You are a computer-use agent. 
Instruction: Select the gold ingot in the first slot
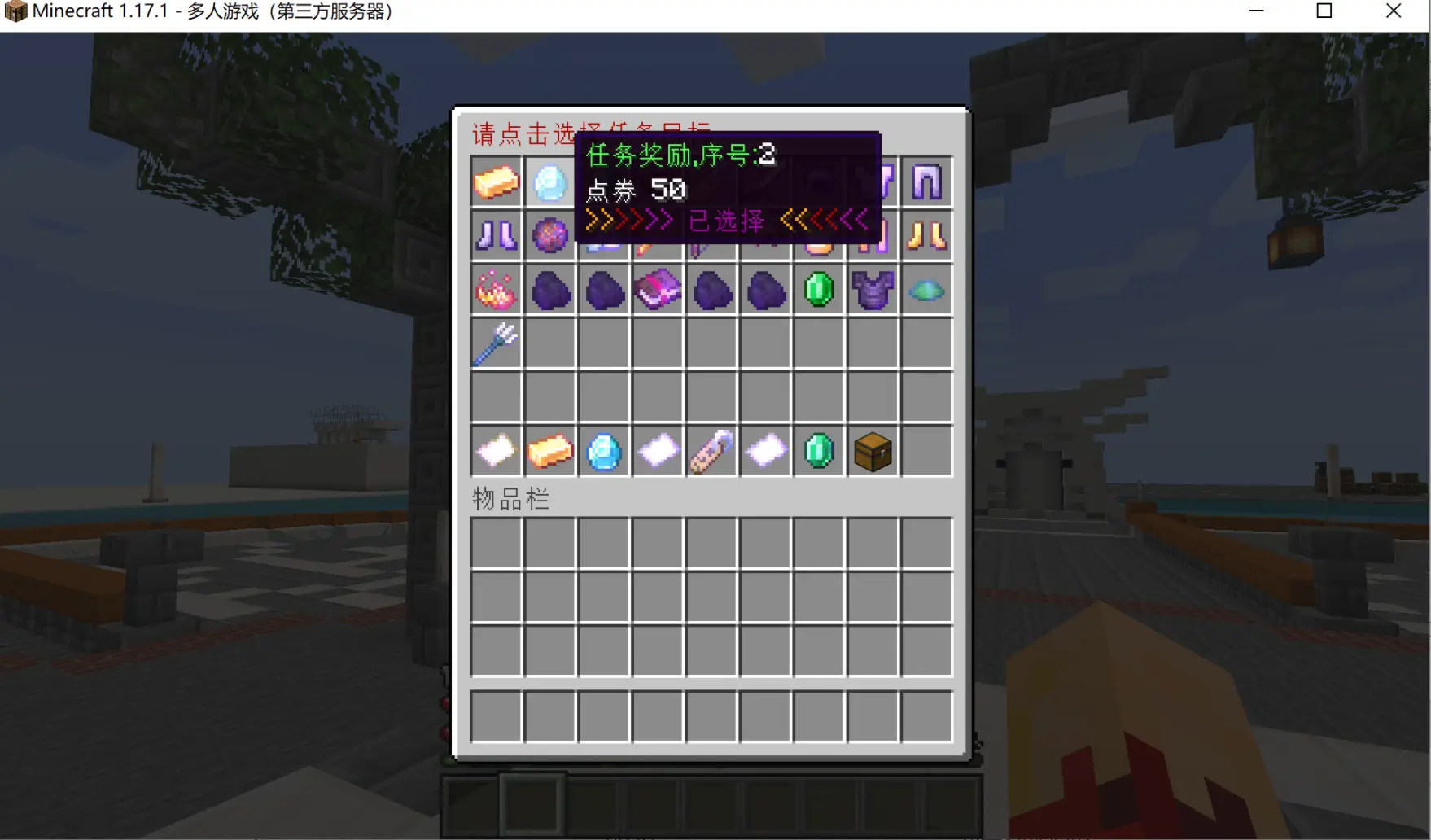496,182
